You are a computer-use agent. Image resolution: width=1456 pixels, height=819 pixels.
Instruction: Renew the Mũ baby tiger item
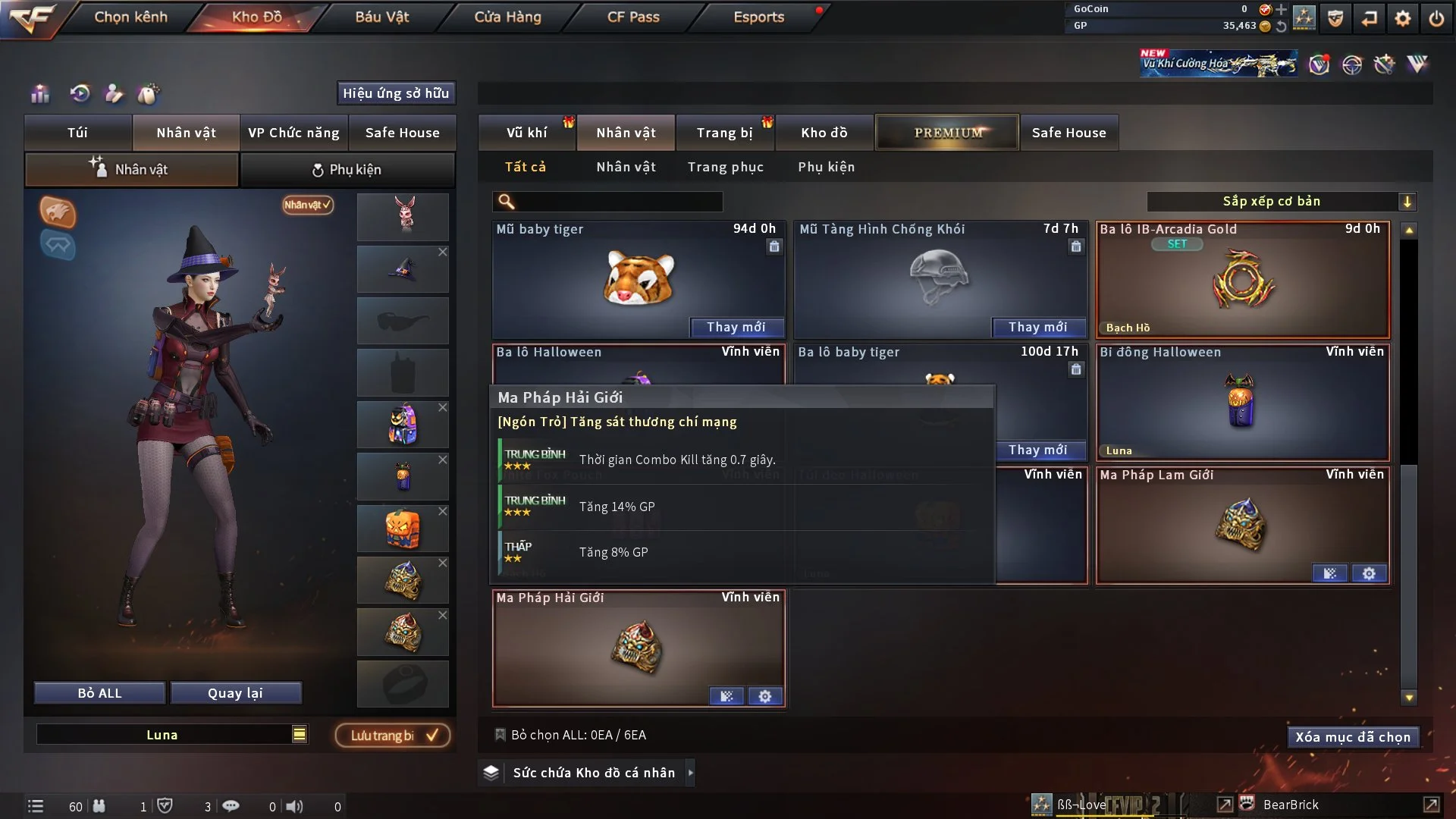click(736, 327)
